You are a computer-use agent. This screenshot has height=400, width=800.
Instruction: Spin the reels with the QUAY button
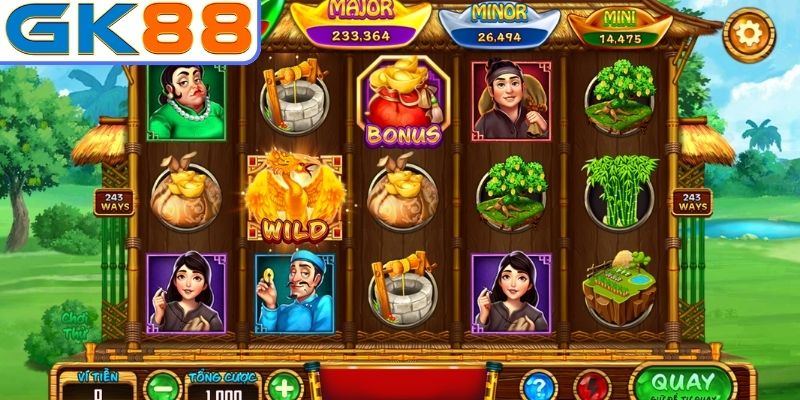[683, 383]
